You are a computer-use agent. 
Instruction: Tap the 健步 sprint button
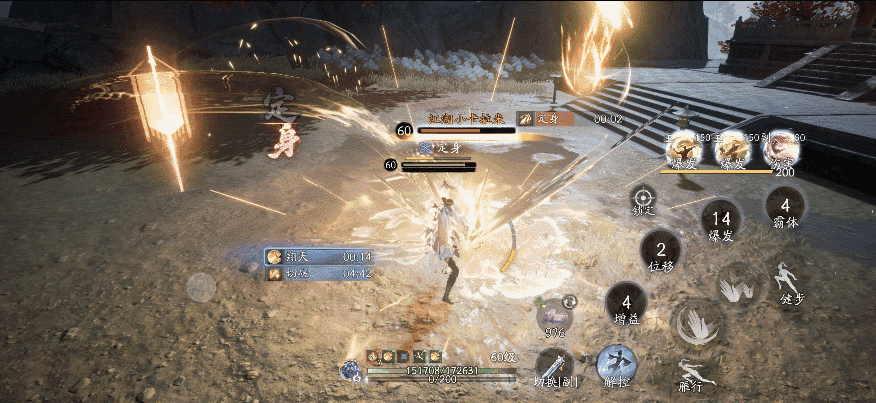coord(792,282)
